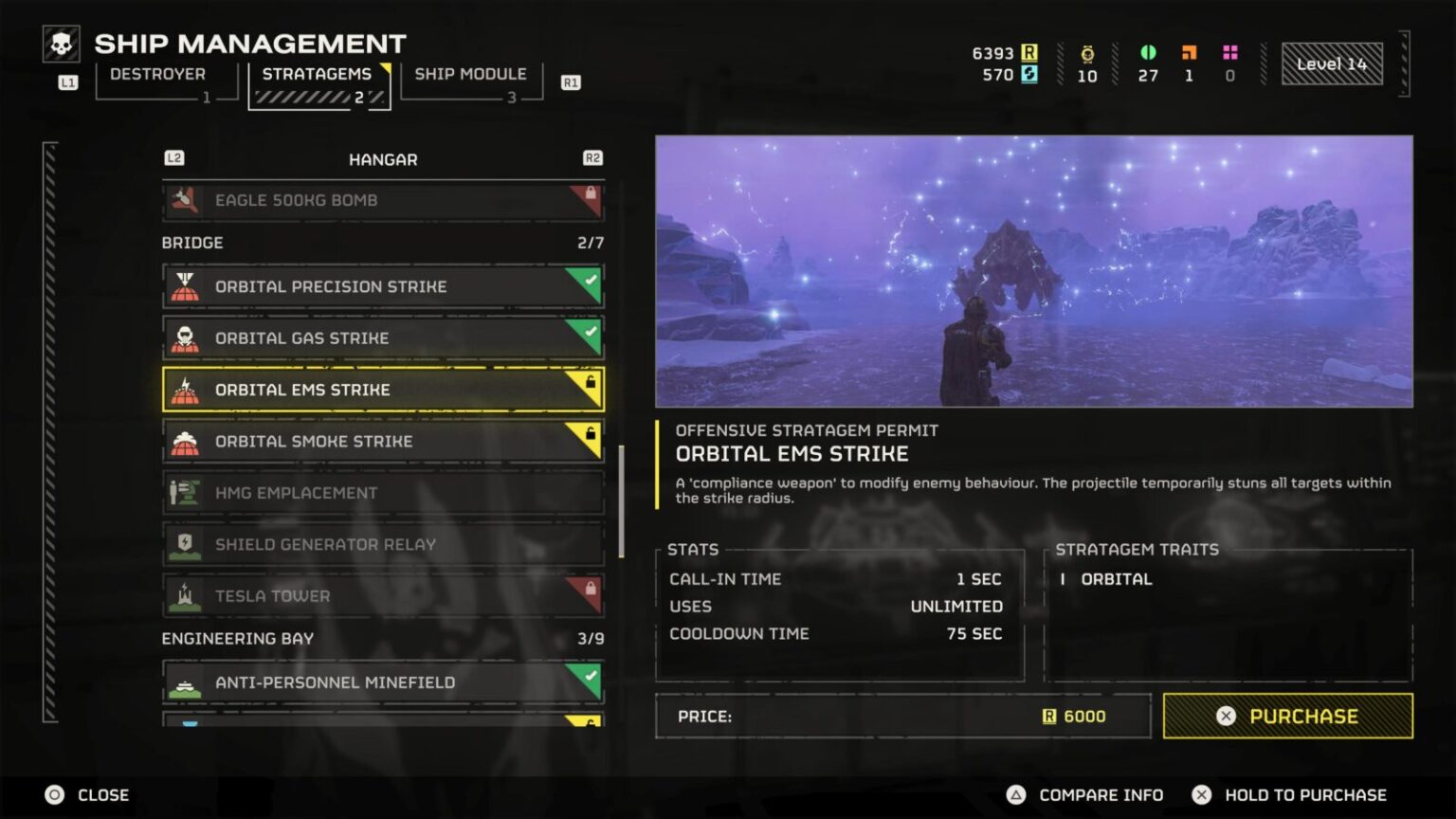The width and height of the screenshot is (1456, 819).
Task: Expand the ENGINEERING BAY section
Action: tap(237, 638)
